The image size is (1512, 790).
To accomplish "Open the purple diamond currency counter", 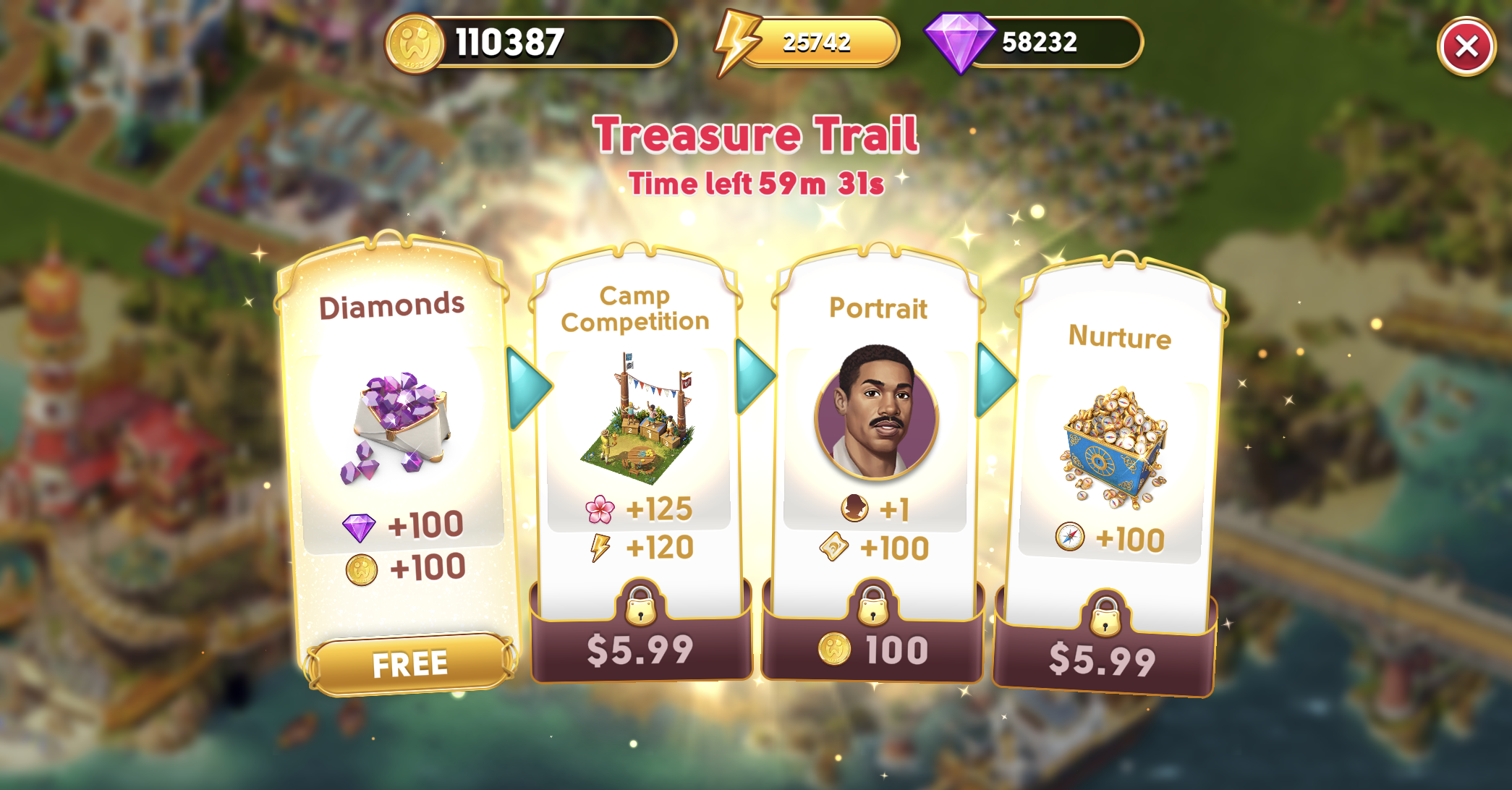I will click(1035, 43).
